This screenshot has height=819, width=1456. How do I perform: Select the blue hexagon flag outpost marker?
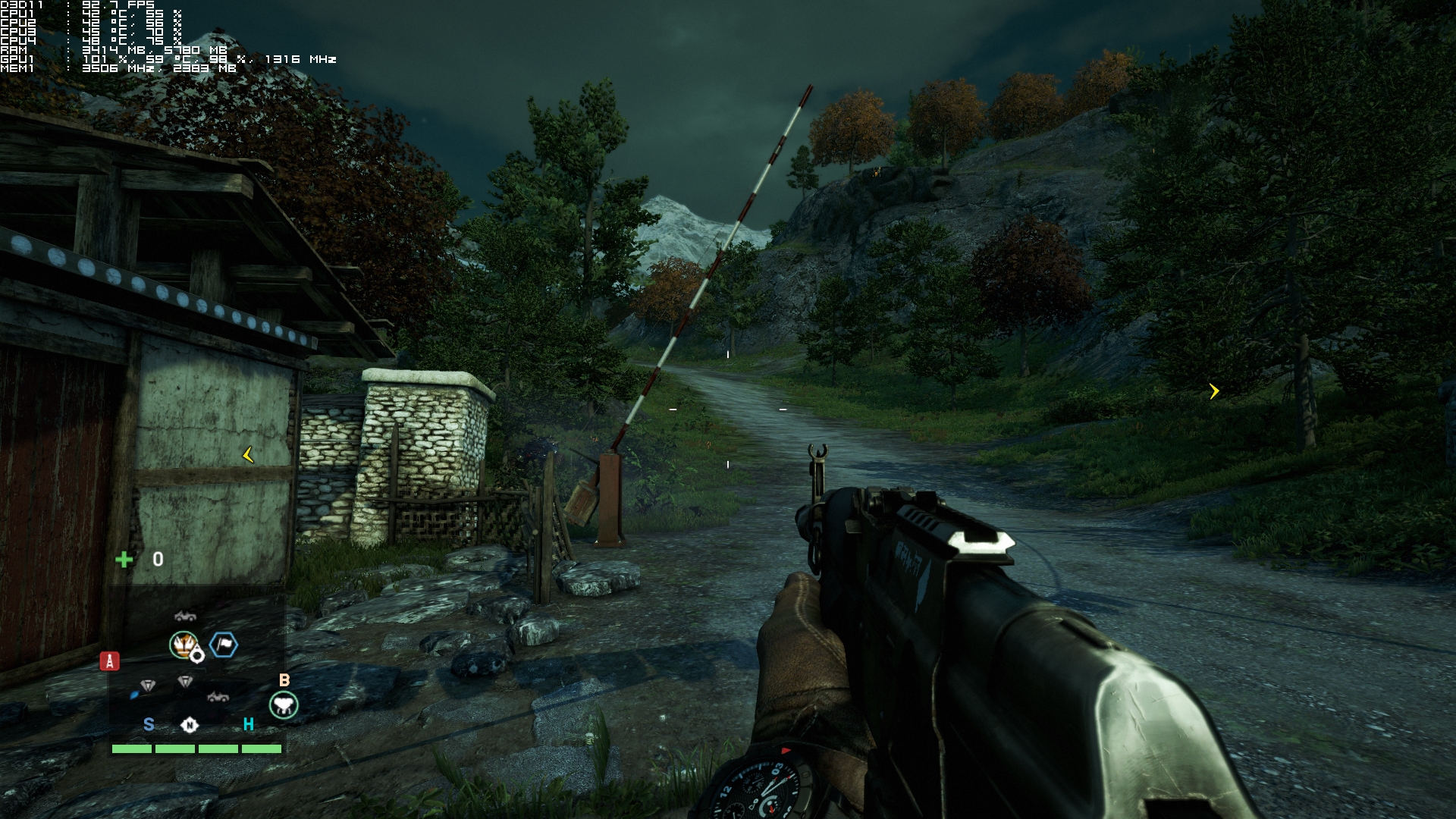224,645
